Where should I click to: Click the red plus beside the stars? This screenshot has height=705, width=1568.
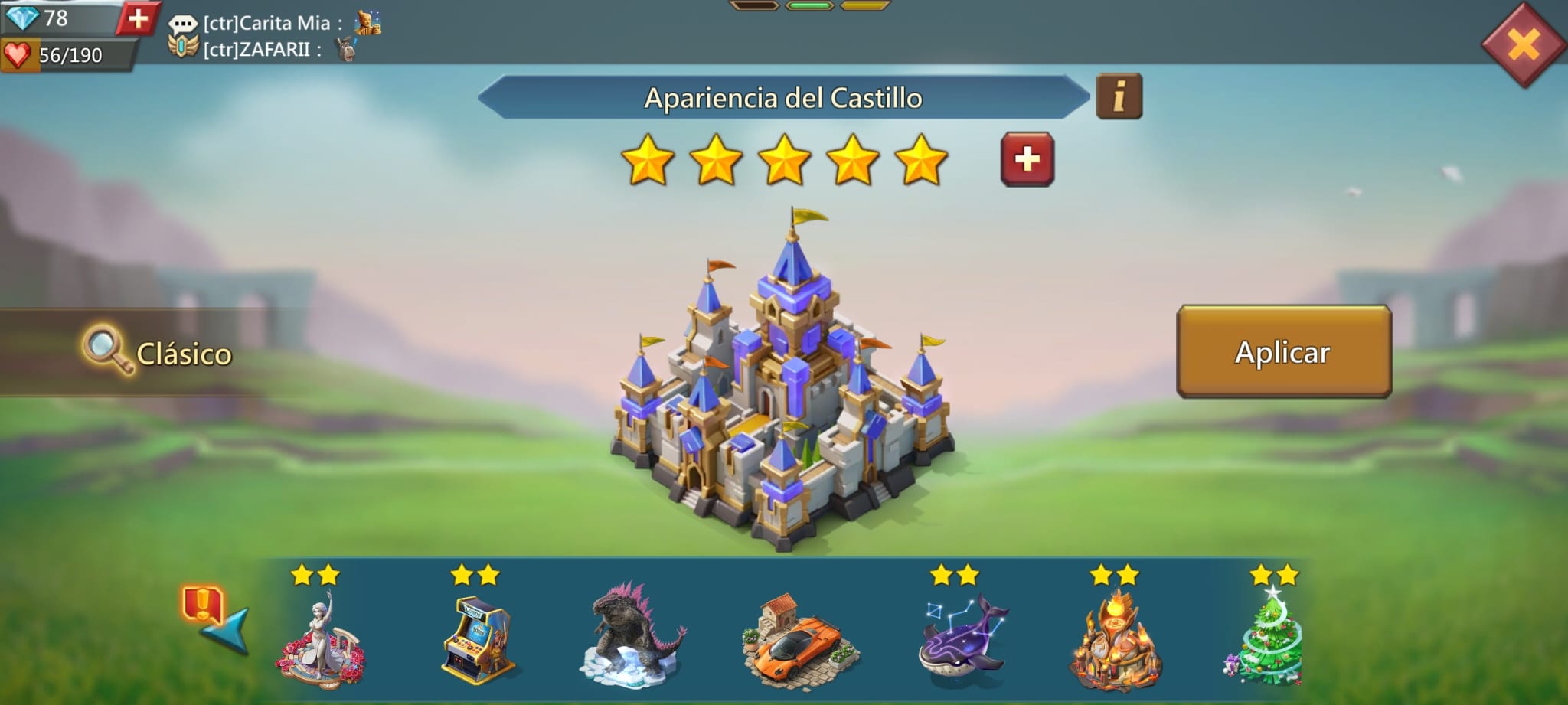point(1027,159)
